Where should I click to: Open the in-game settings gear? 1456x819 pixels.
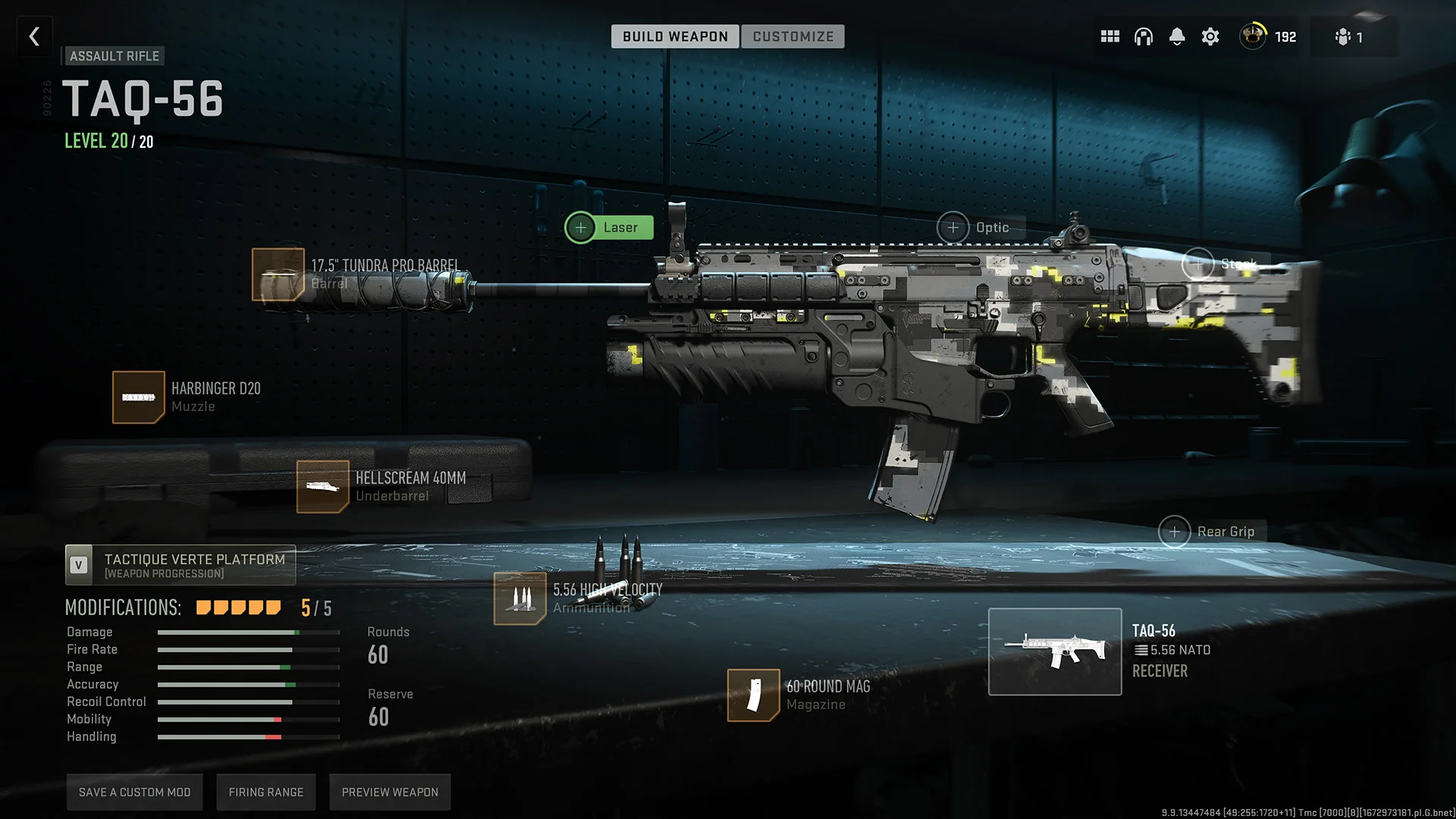coord(1210,36)
